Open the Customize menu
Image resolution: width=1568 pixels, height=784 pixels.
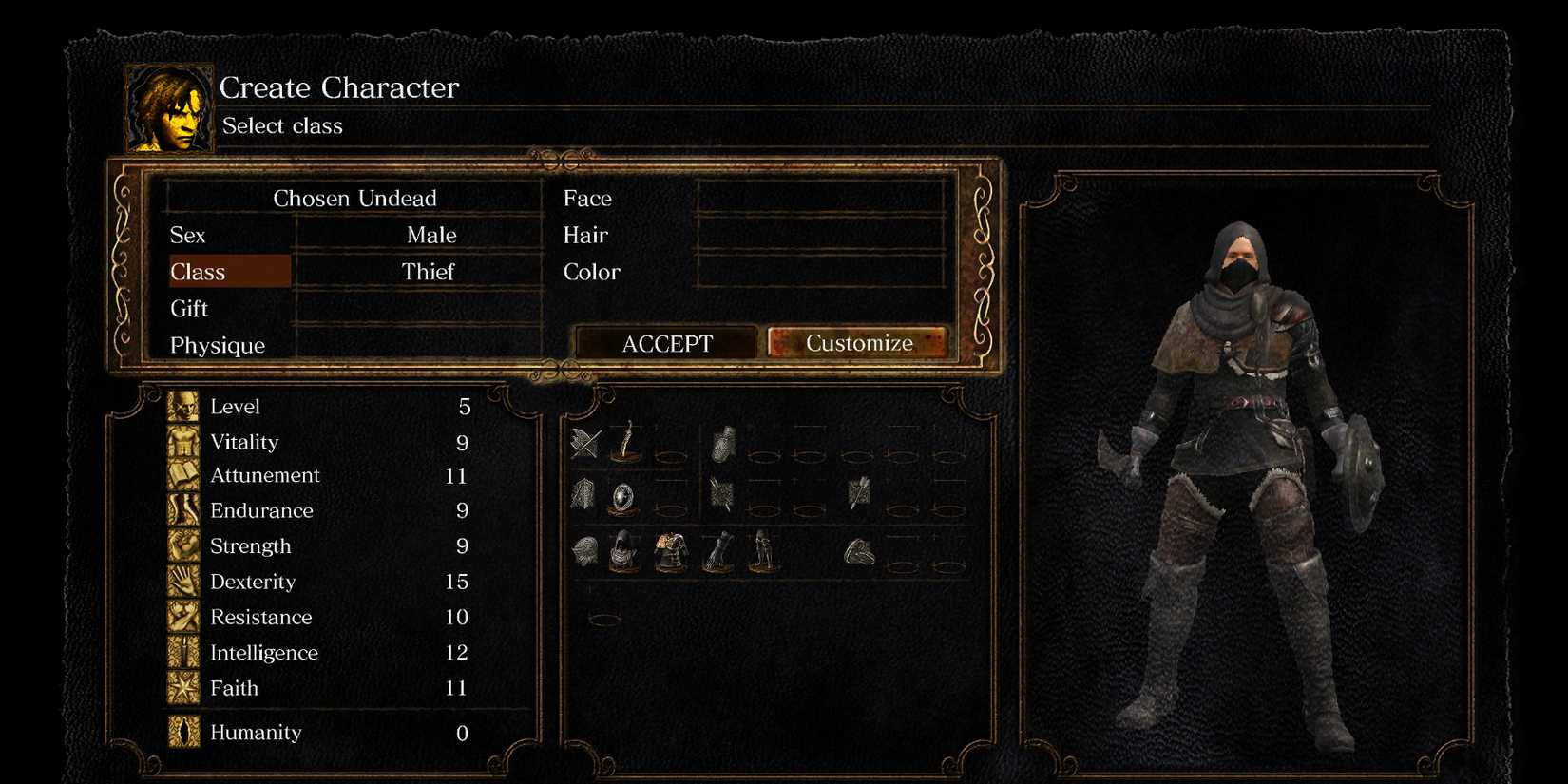click(x=858, y=342)
